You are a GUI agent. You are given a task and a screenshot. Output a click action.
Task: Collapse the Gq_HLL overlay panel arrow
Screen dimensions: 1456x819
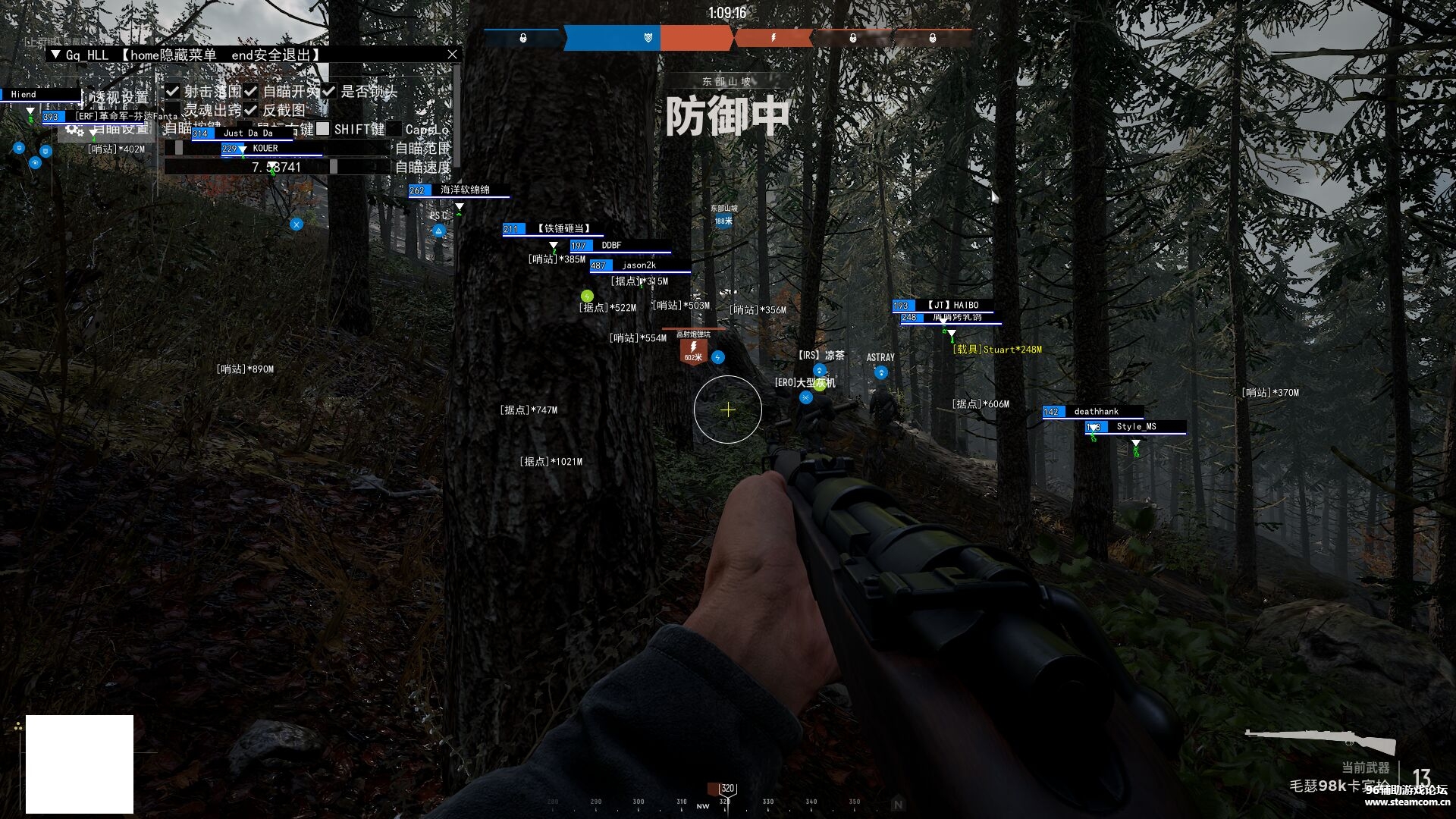click(x=55, y=55)
